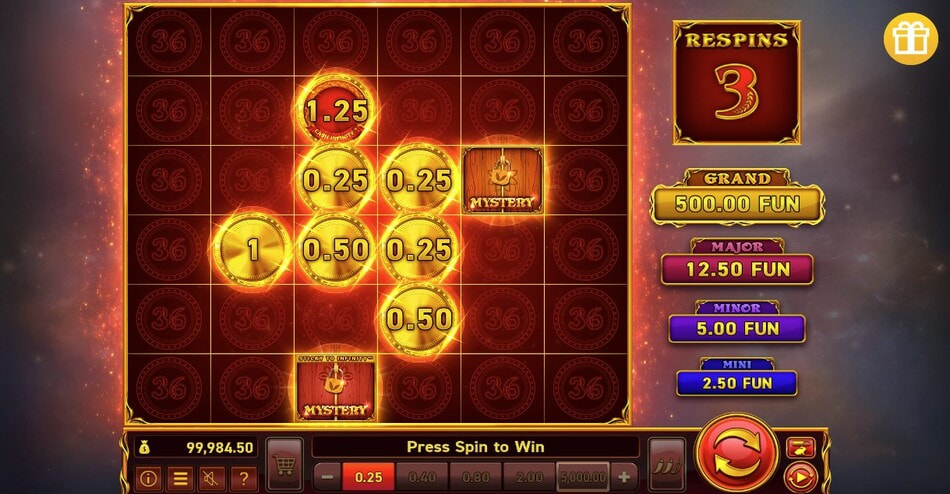Select the 5,000.00 bet amount
This screenshot has height=494, width=950.
(x=586, y=476)
